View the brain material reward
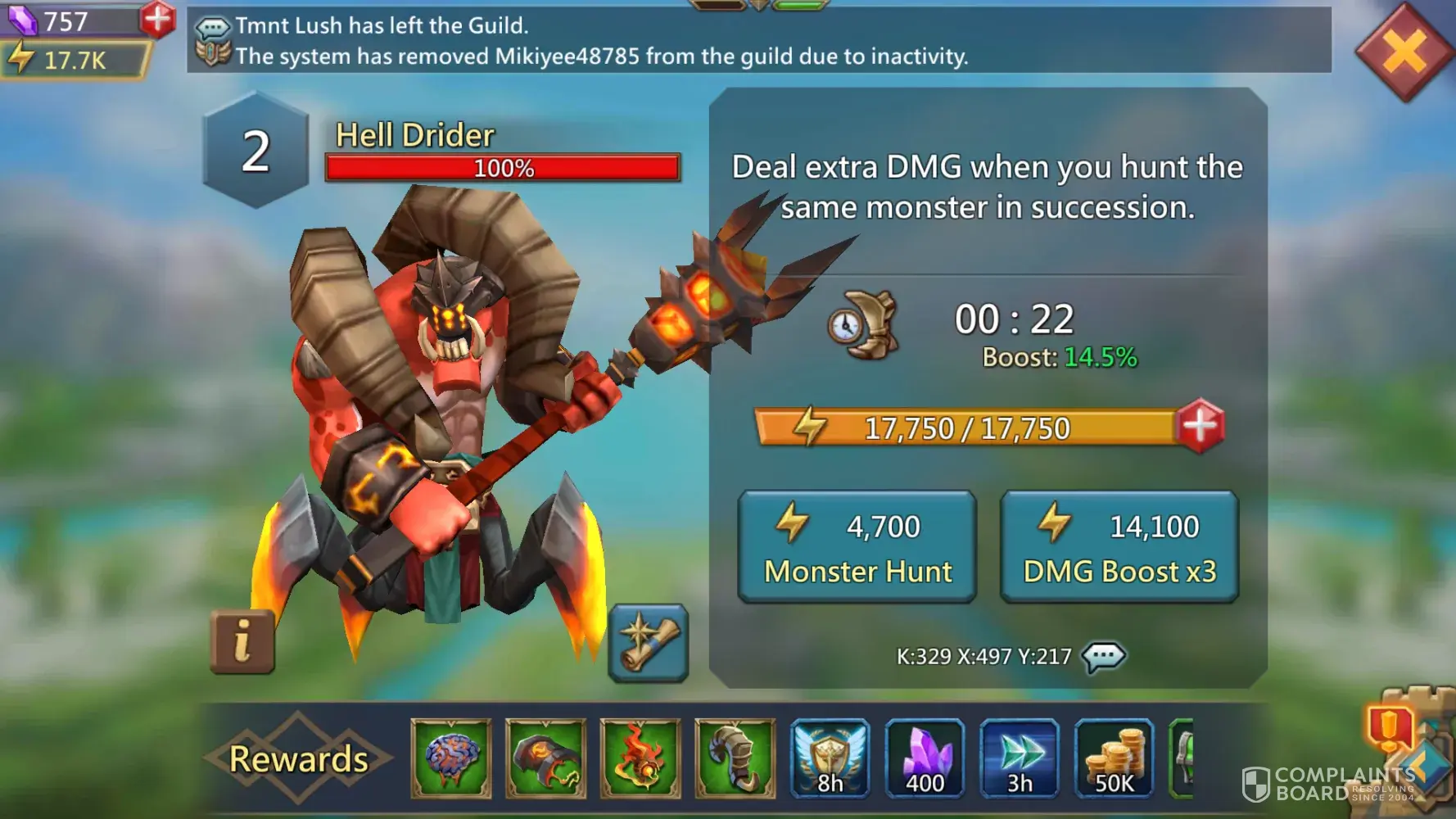 pyautogui.click(x=451, y=758)
